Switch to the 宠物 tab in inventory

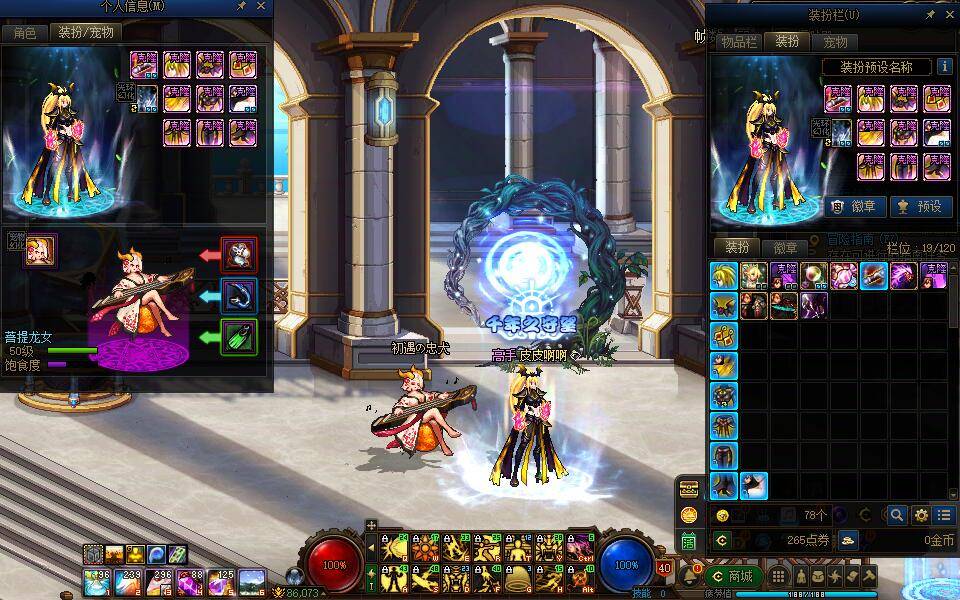click(x=836, y=42)
